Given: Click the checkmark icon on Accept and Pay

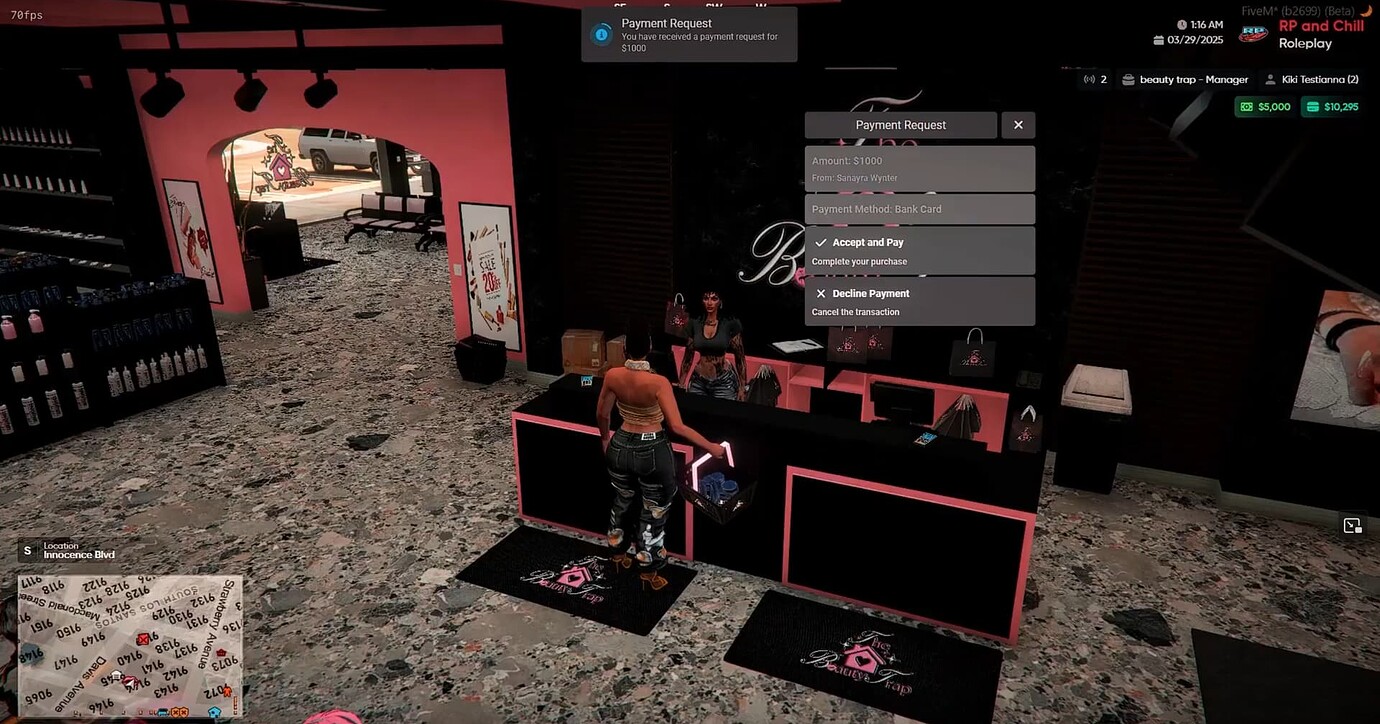Looking at the screenshot, I should (x=821, y=242).
